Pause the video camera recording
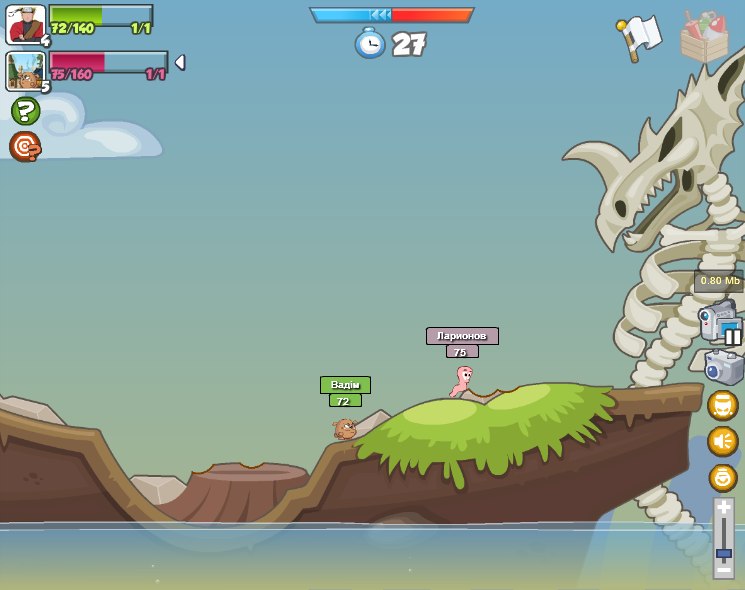 click(x=733, y=337)
